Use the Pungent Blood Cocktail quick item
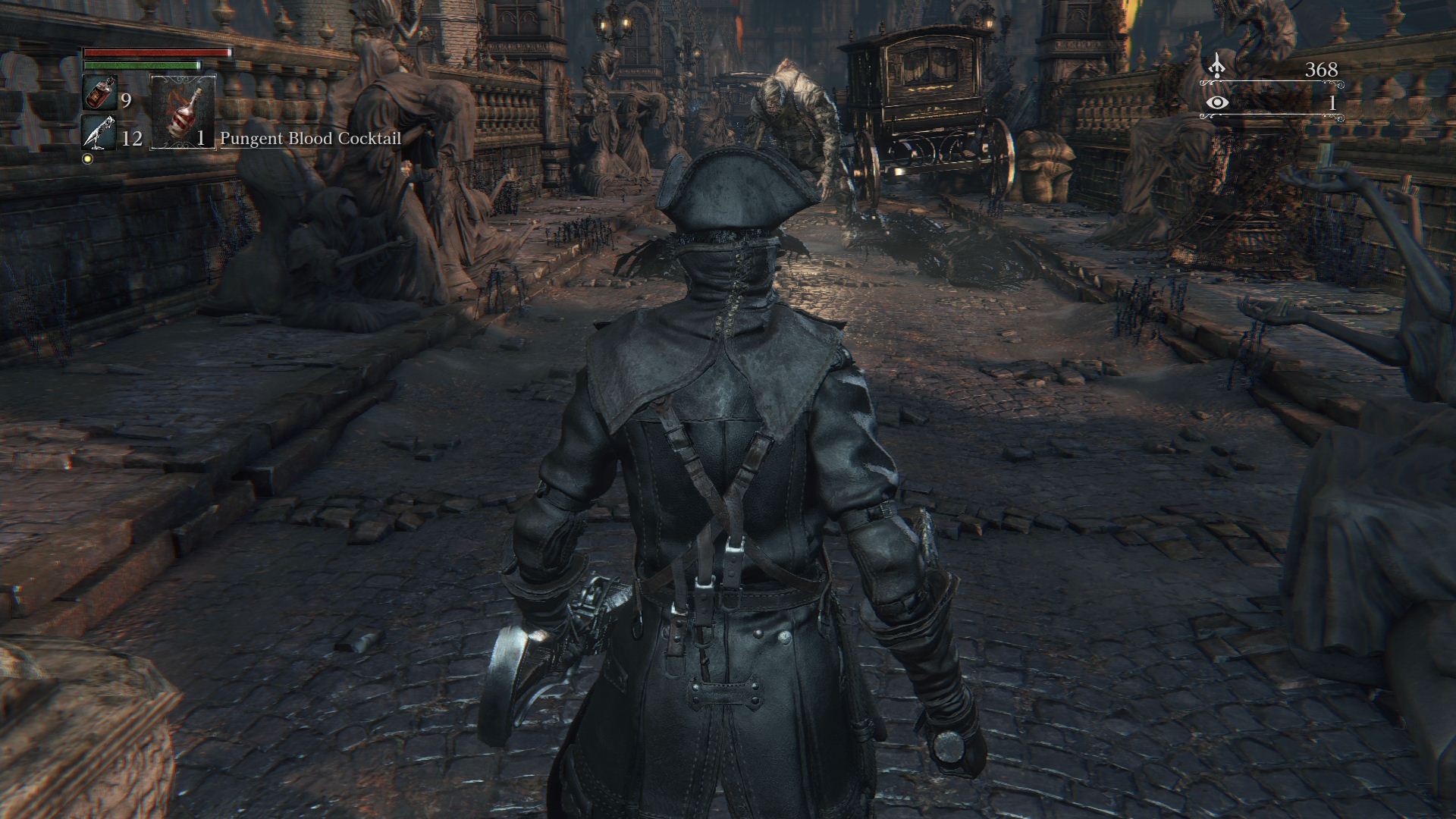Image resolution: width=1456 pixels, height=819 pixels. click(x=183, y=112)
